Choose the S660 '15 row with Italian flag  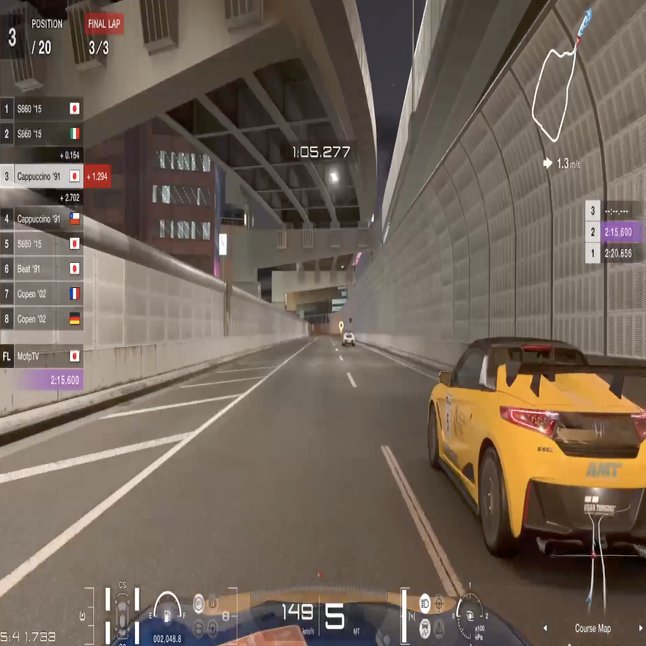coord(42,133)
